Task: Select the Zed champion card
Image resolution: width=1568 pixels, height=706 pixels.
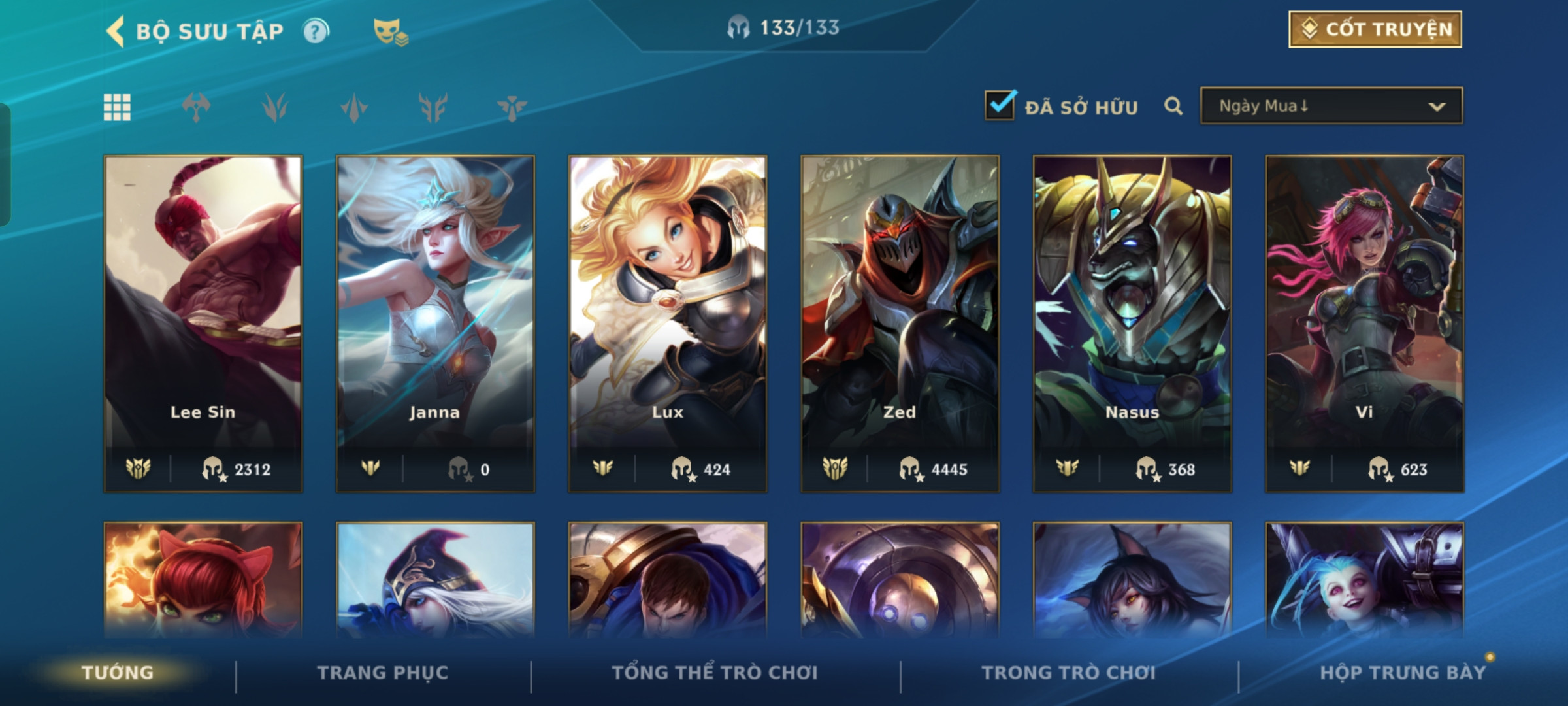Action: point(900,323)
